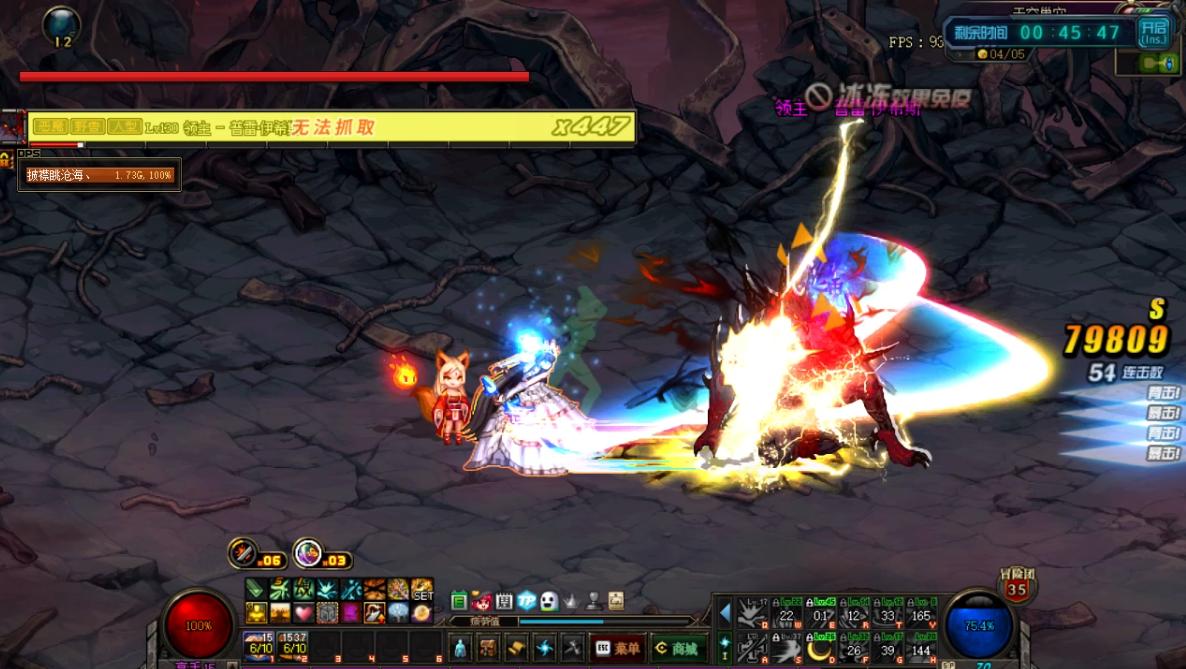Open the character silhouette menu icon

459,648
